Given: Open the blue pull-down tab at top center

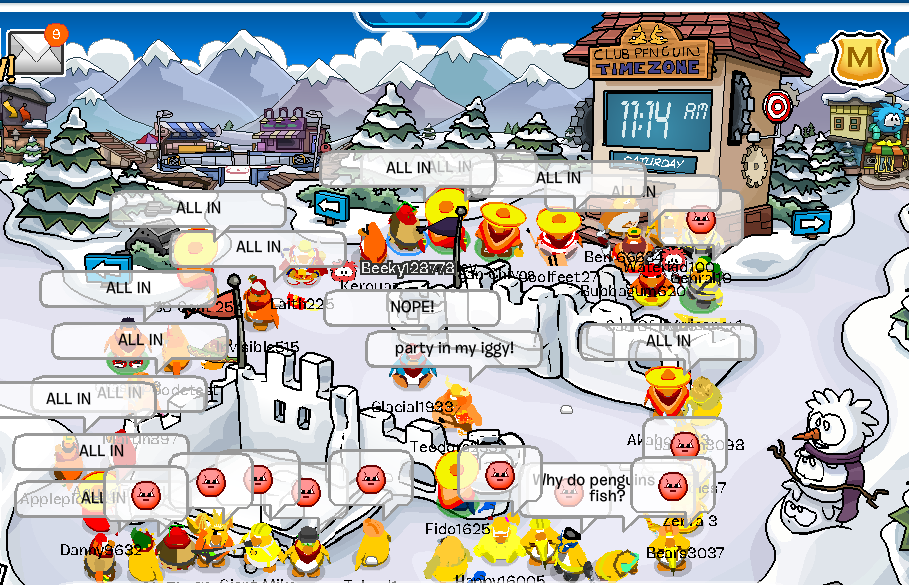Looking at the screenshot, I should 419,18.
